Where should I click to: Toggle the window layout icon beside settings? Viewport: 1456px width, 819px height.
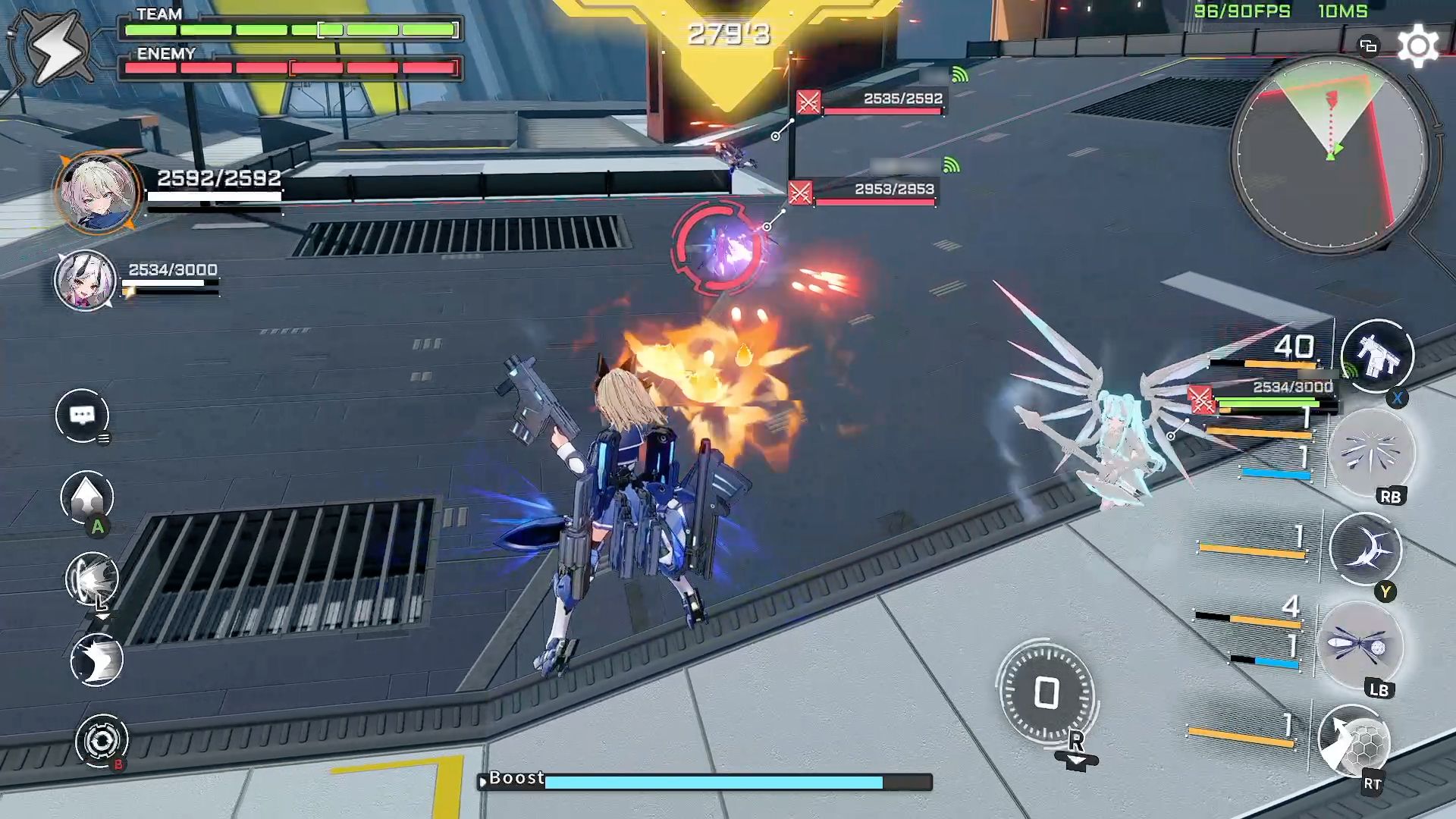pos(1368,46)
